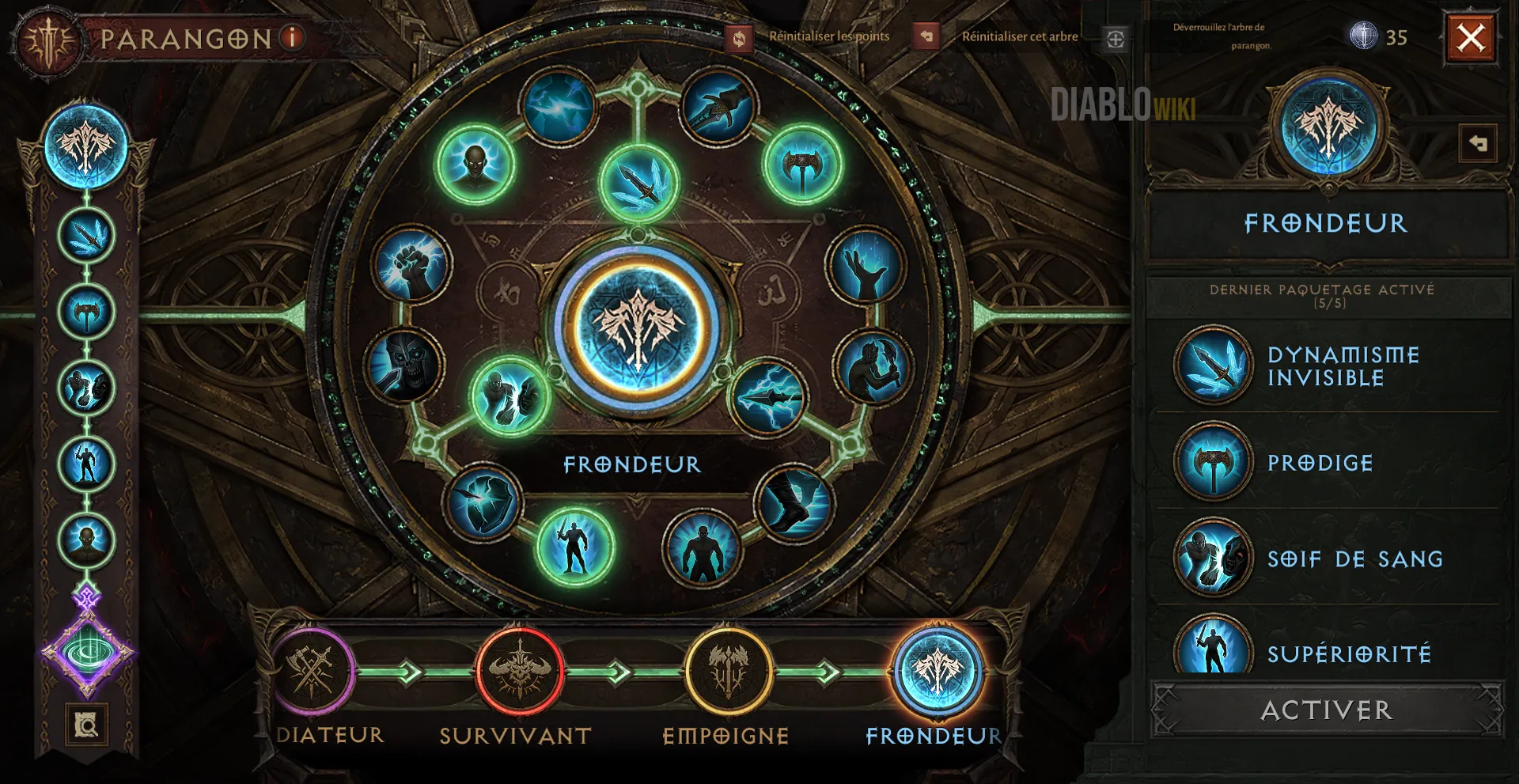Click the return arrow button beside Frondeur emblem
1519x784 pixels.
pos(1477,144)
